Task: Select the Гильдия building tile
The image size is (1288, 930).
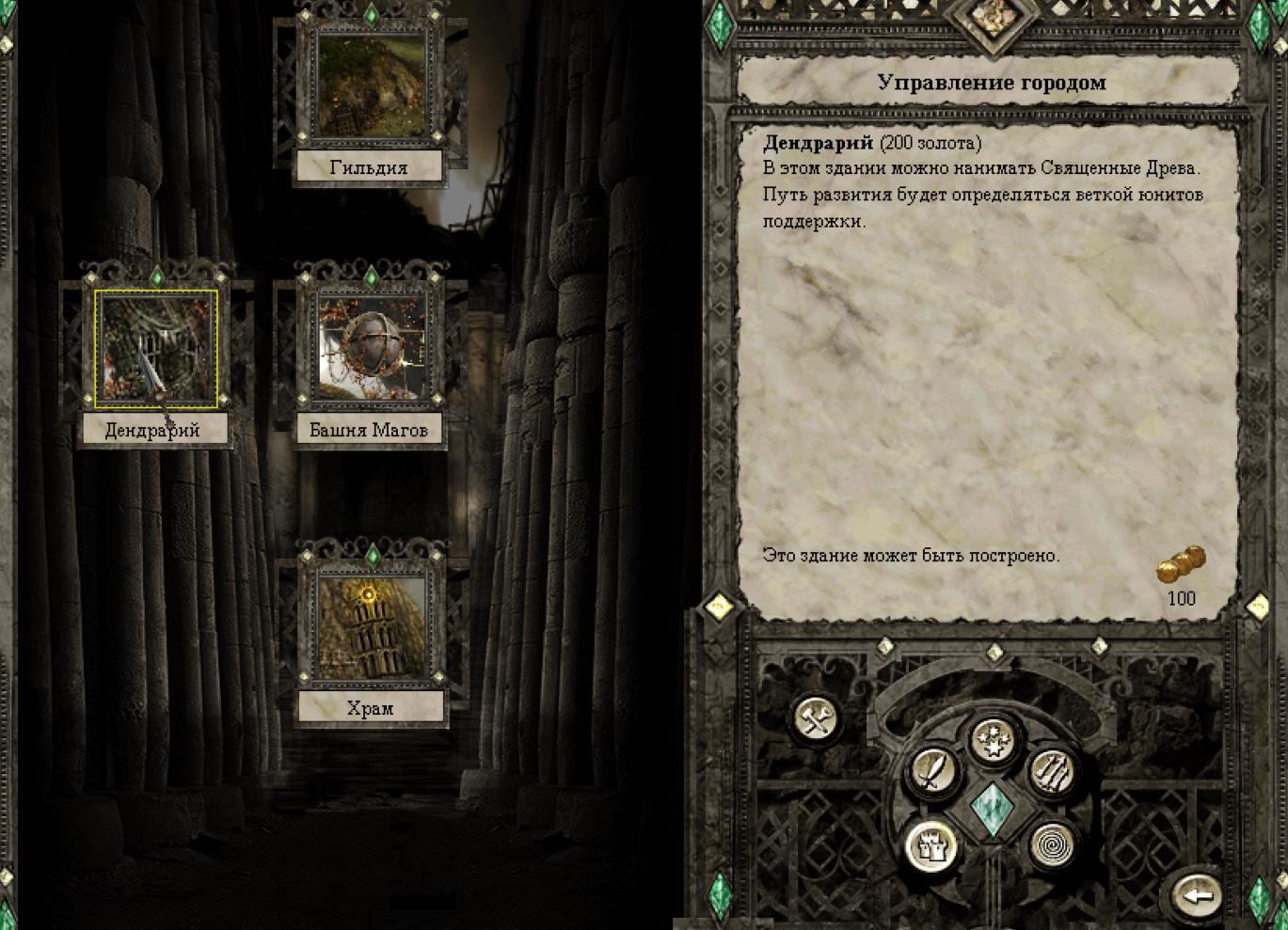Action: click(371, 85)
